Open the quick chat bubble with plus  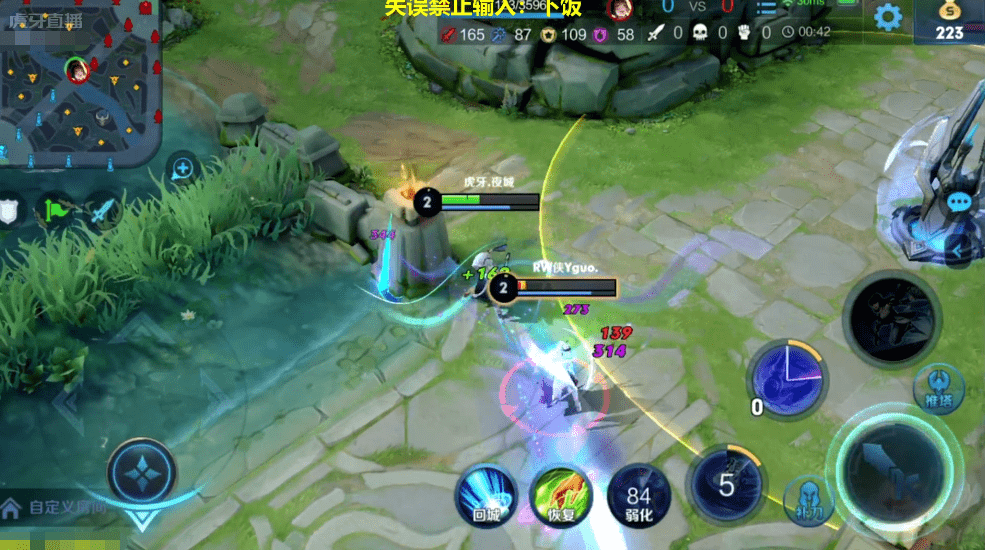(182, 169)
